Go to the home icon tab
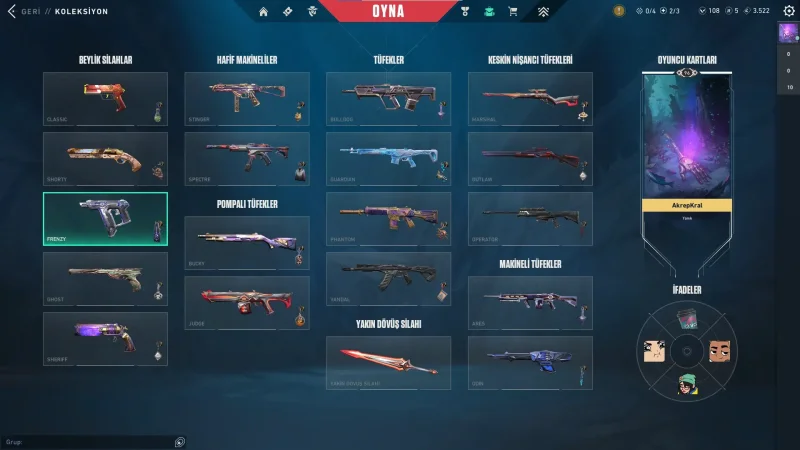800x450 pixels. pyautogui.click(x=263, y=11)
